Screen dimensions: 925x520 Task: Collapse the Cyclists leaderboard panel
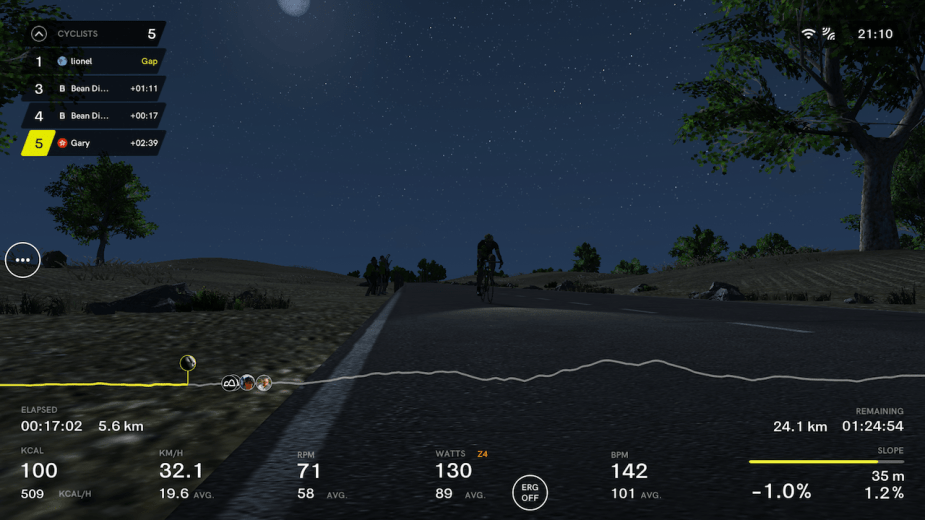[39, 34]
